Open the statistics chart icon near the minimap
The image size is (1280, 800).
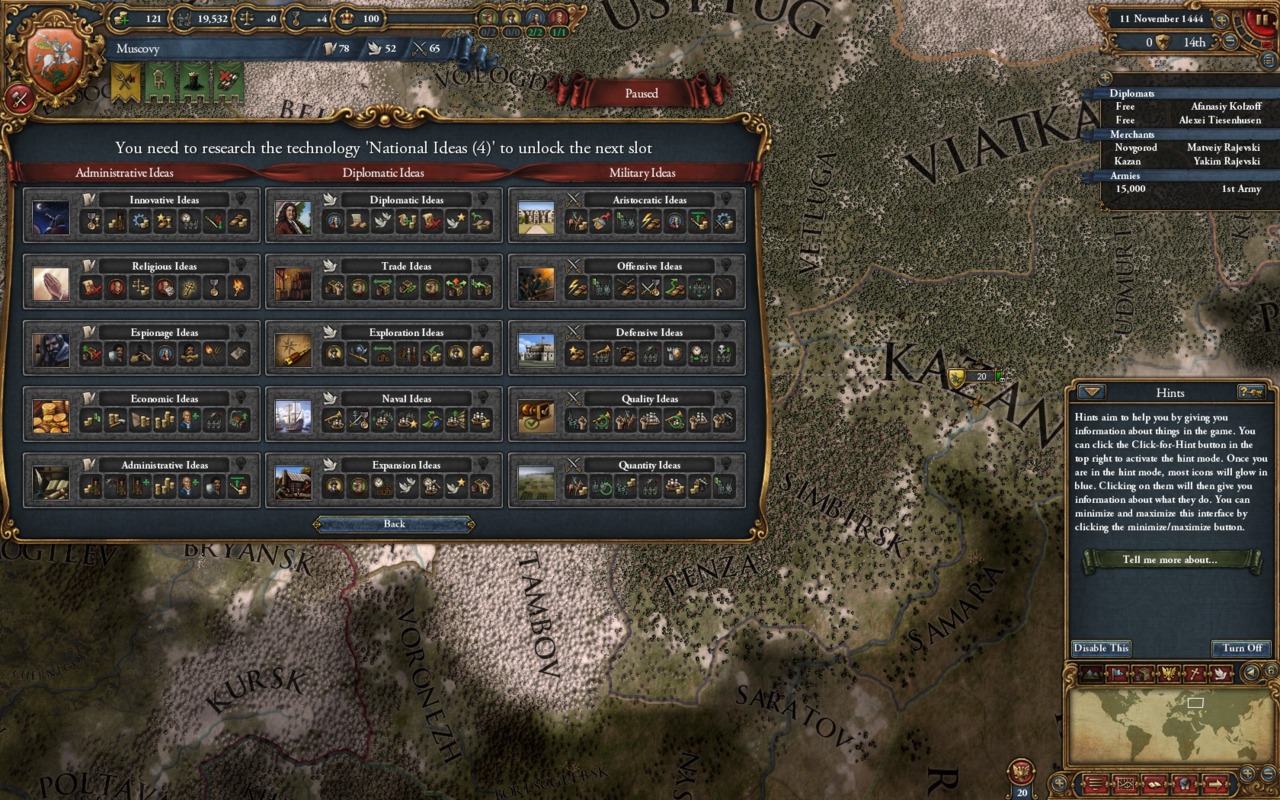coord(1125,784)
